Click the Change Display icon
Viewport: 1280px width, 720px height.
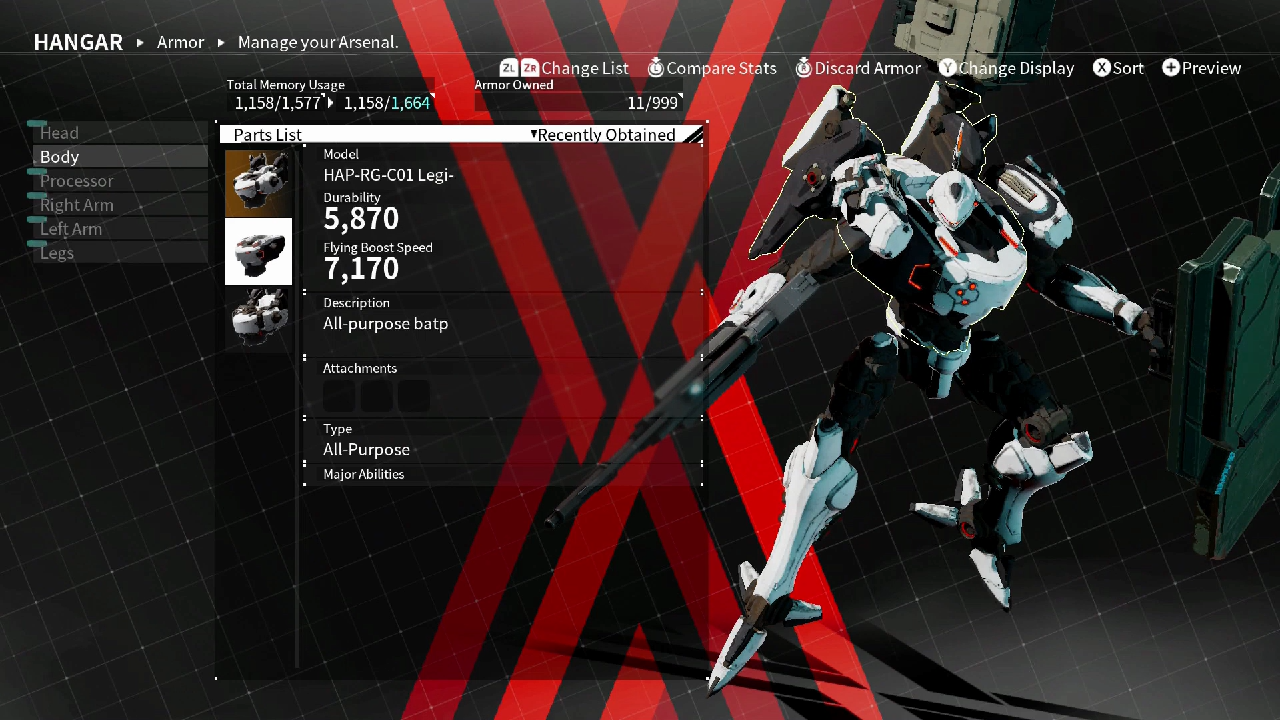click(x=948, y=68)
